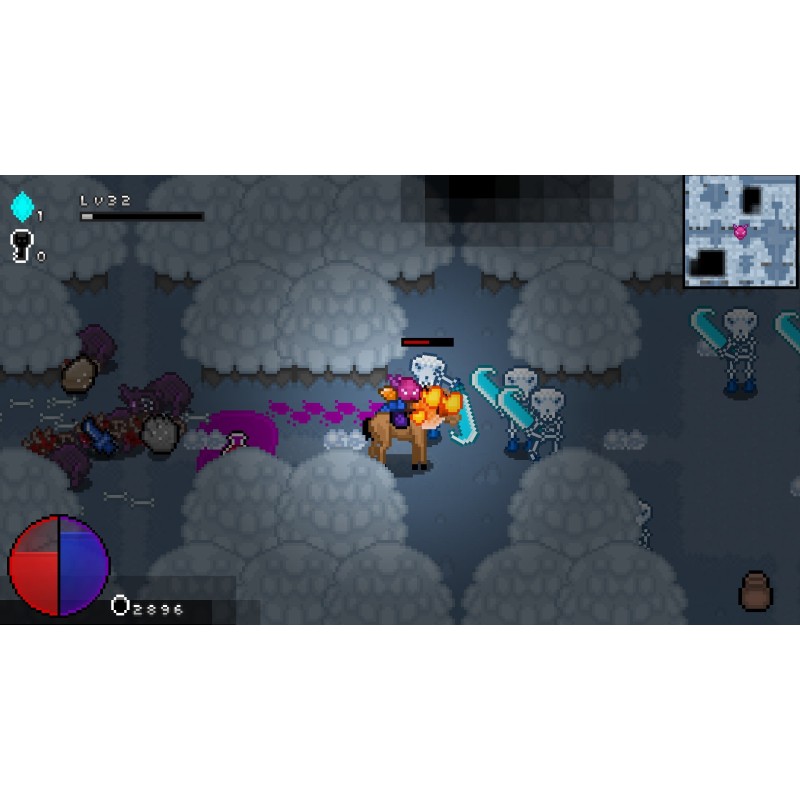
Task: Click the pink player marker on the minimap
Action: coord(740,232)
